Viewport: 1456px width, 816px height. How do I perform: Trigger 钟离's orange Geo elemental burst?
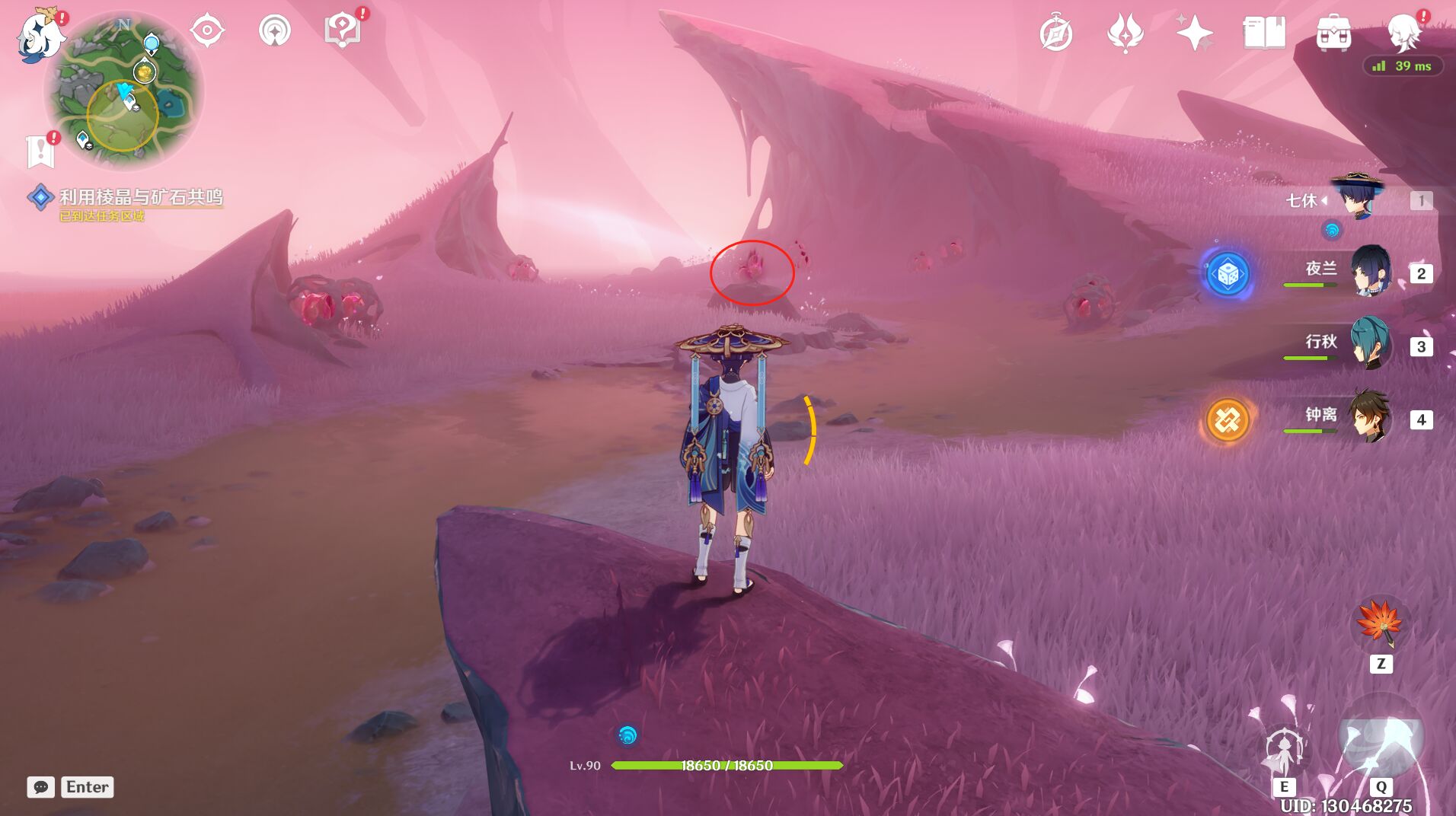(1228, 419)
